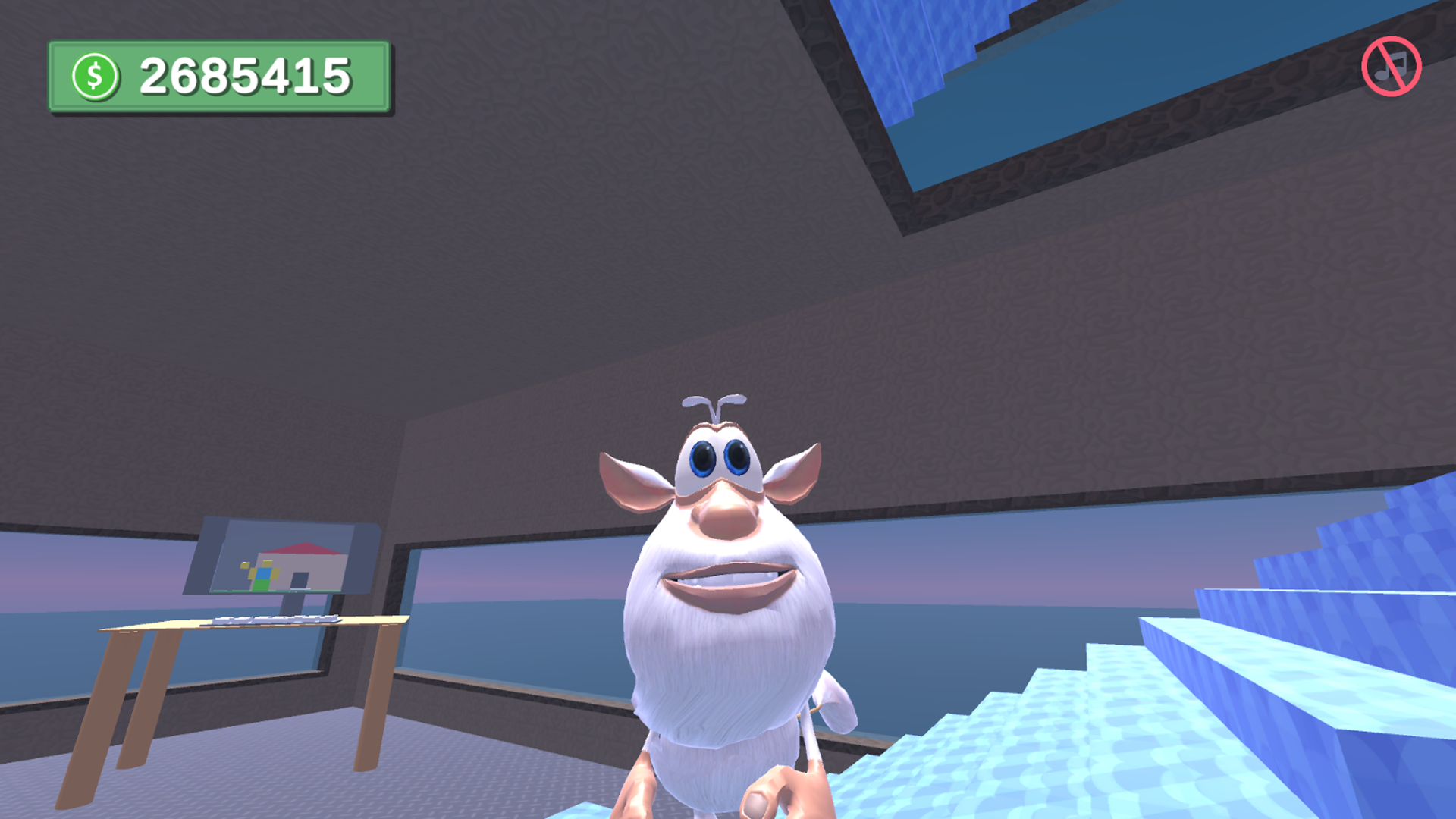Click the currency banner panel

[x=220, y=76]
